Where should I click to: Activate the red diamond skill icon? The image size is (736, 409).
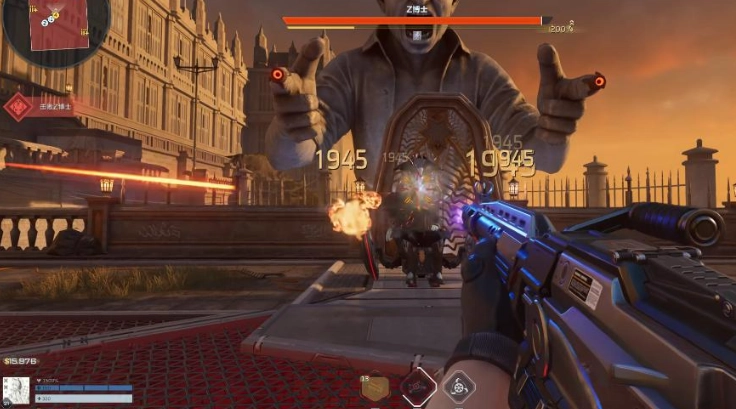418,386
